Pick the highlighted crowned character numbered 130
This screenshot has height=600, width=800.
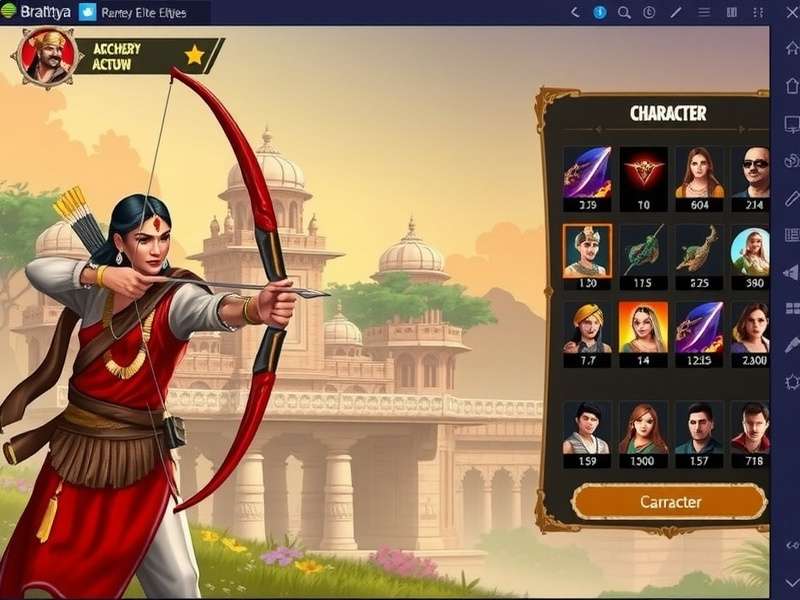coord(587,251)
